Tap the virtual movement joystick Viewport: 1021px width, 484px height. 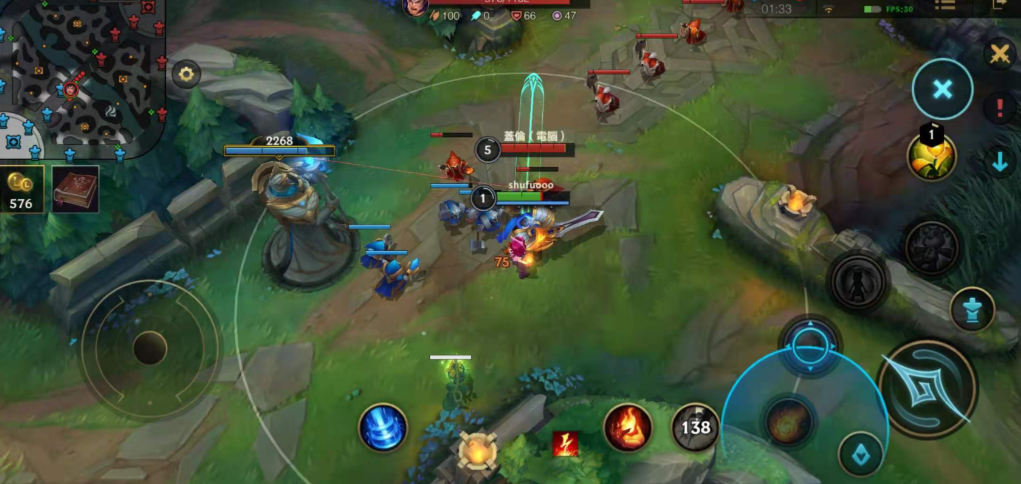click(x=150, y=348)
